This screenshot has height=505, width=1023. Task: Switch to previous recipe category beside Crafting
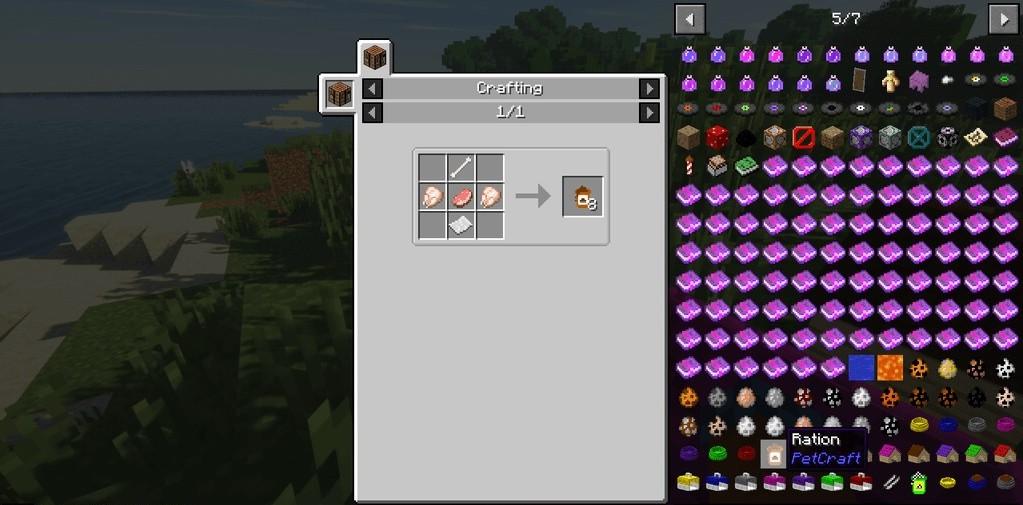click(372, 89)
